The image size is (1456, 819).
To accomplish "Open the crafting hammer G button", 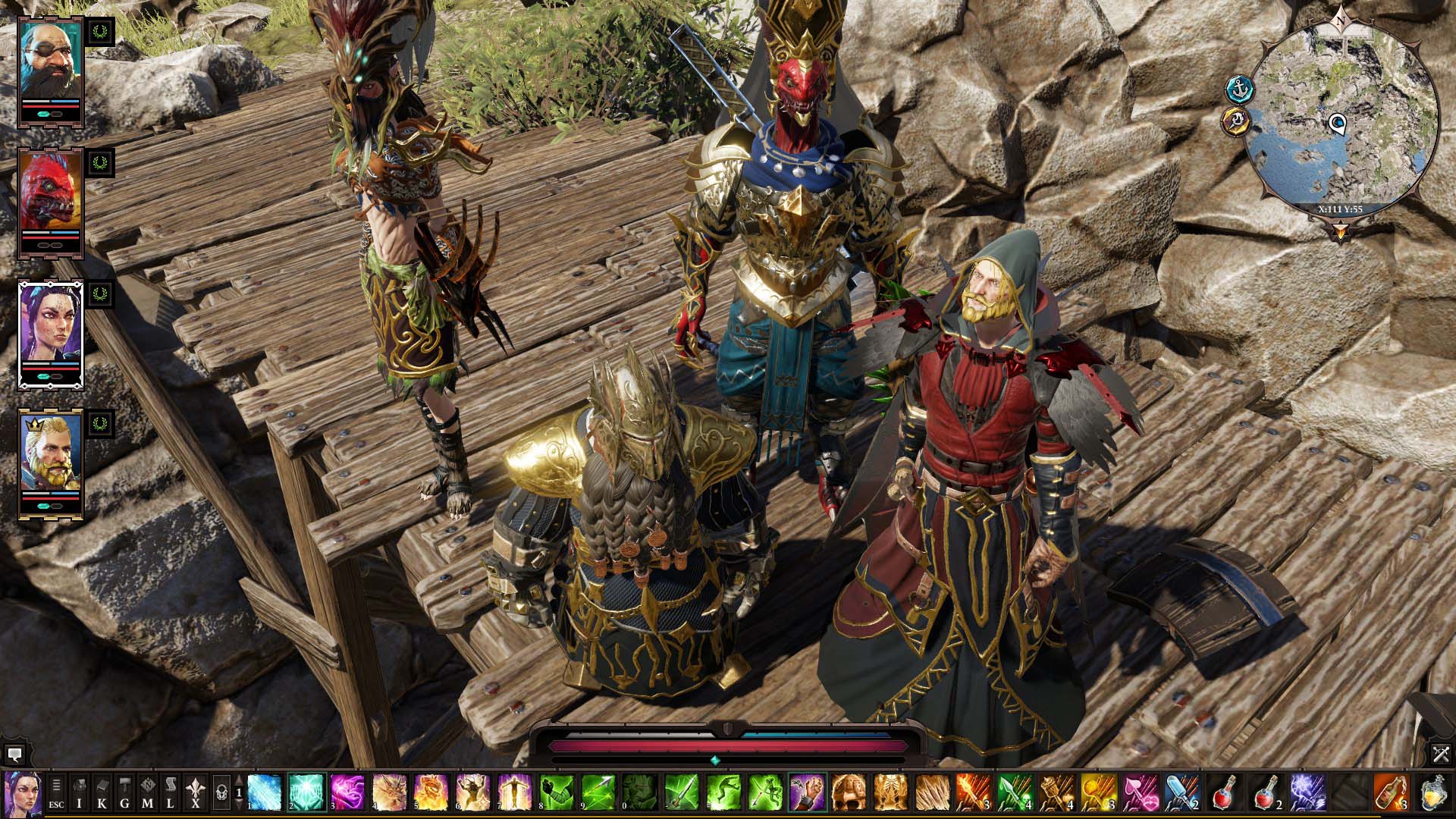I will 124,793.
